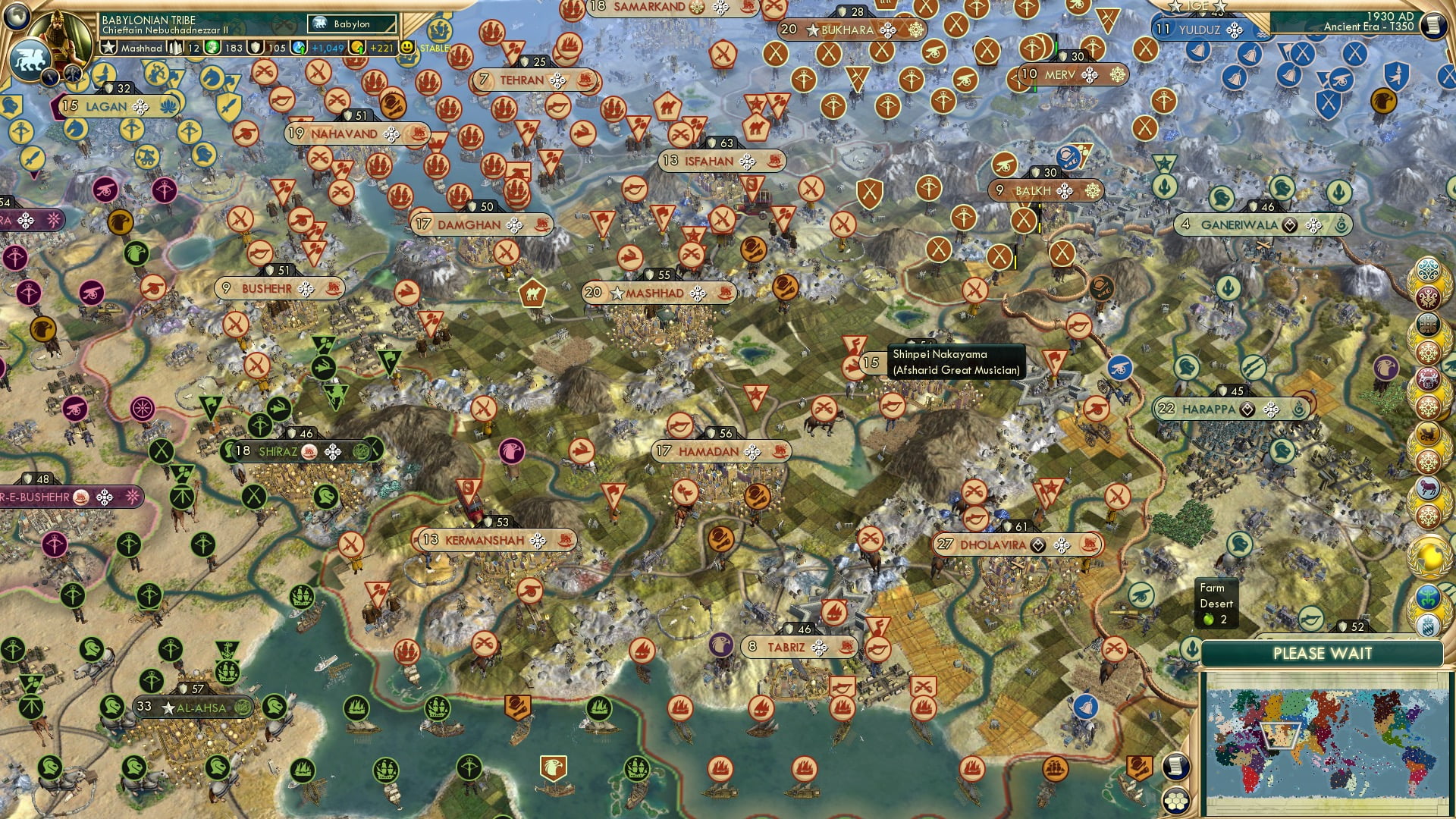Select the Harappa city banner
This screenshot has width=1456, height=819.
click(x=1208, y=409)
